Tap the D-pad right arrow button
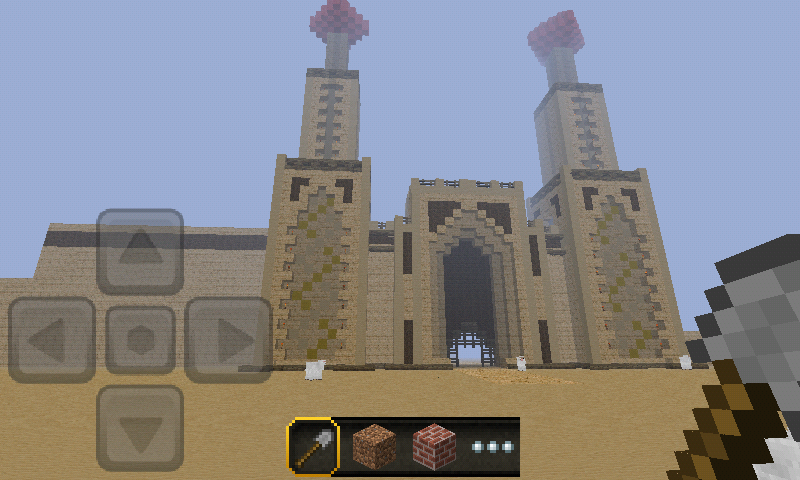The image size is (800, 480). pyautogui.click(x=228, y=340)
